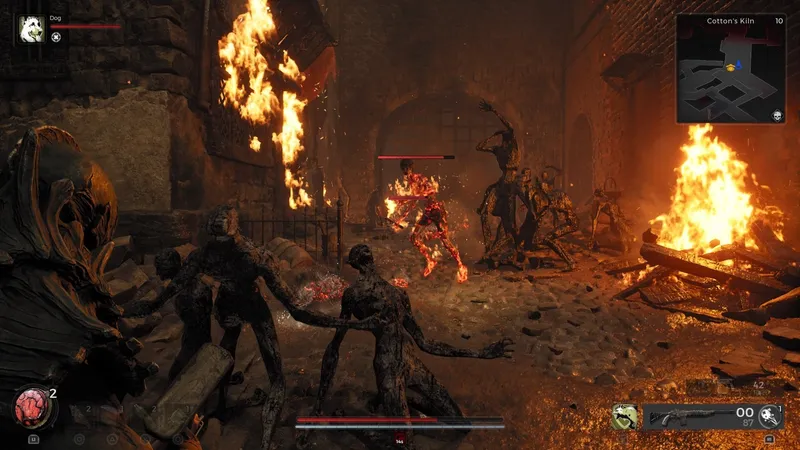The height and width of the screenshot is (450, 800).
Task: Click the Dog companion portrait
Action: [x=30, y=28]
